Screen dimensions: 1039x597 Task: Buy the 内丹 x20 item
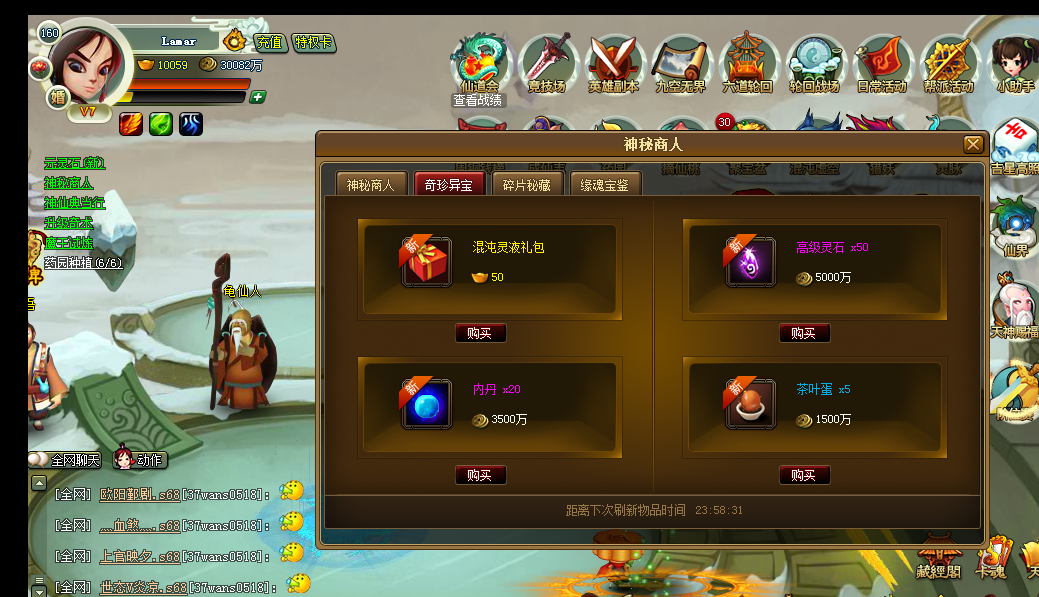480,475
